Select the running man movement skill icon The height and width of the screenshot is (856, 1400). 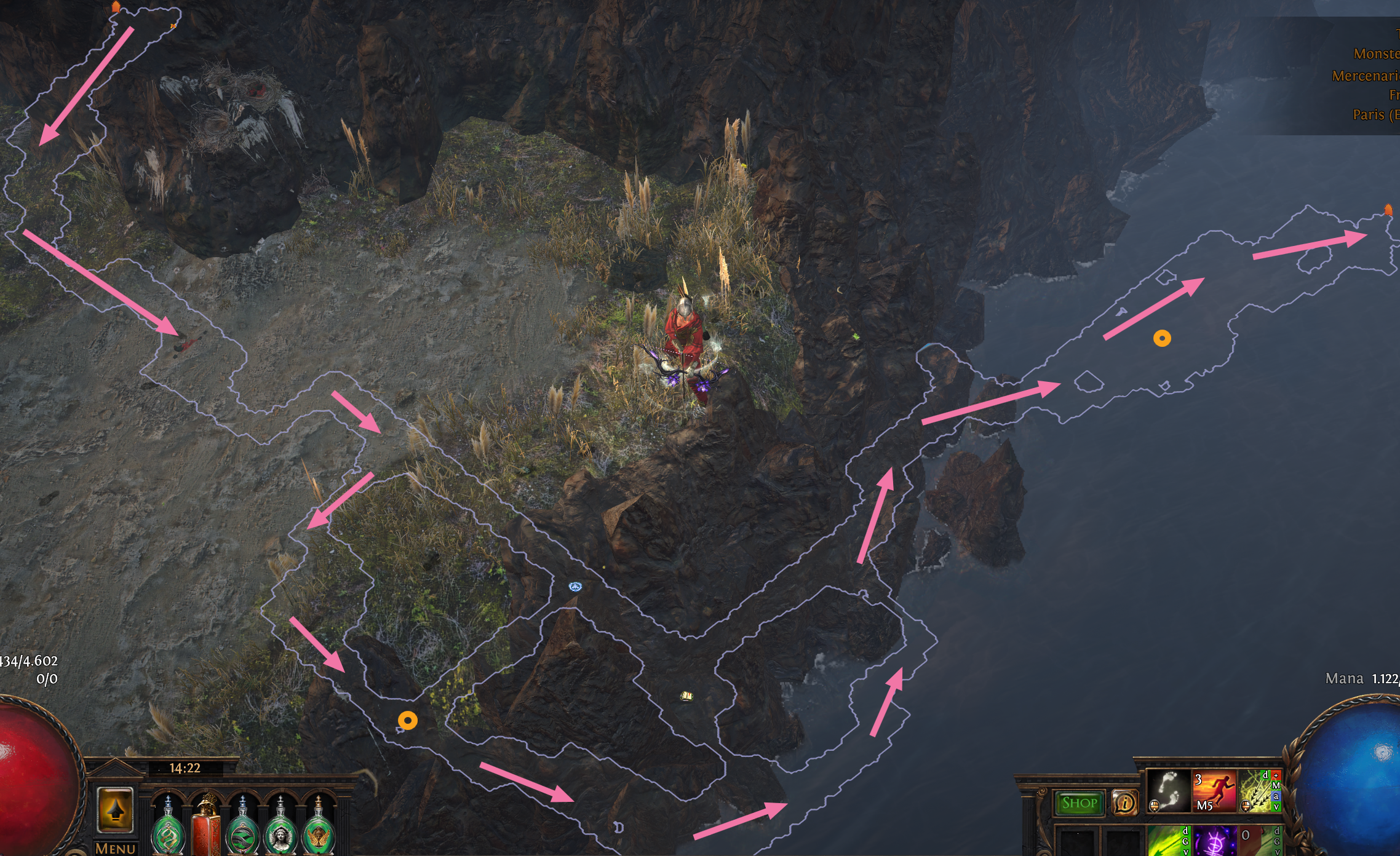tap(1215, 790)
